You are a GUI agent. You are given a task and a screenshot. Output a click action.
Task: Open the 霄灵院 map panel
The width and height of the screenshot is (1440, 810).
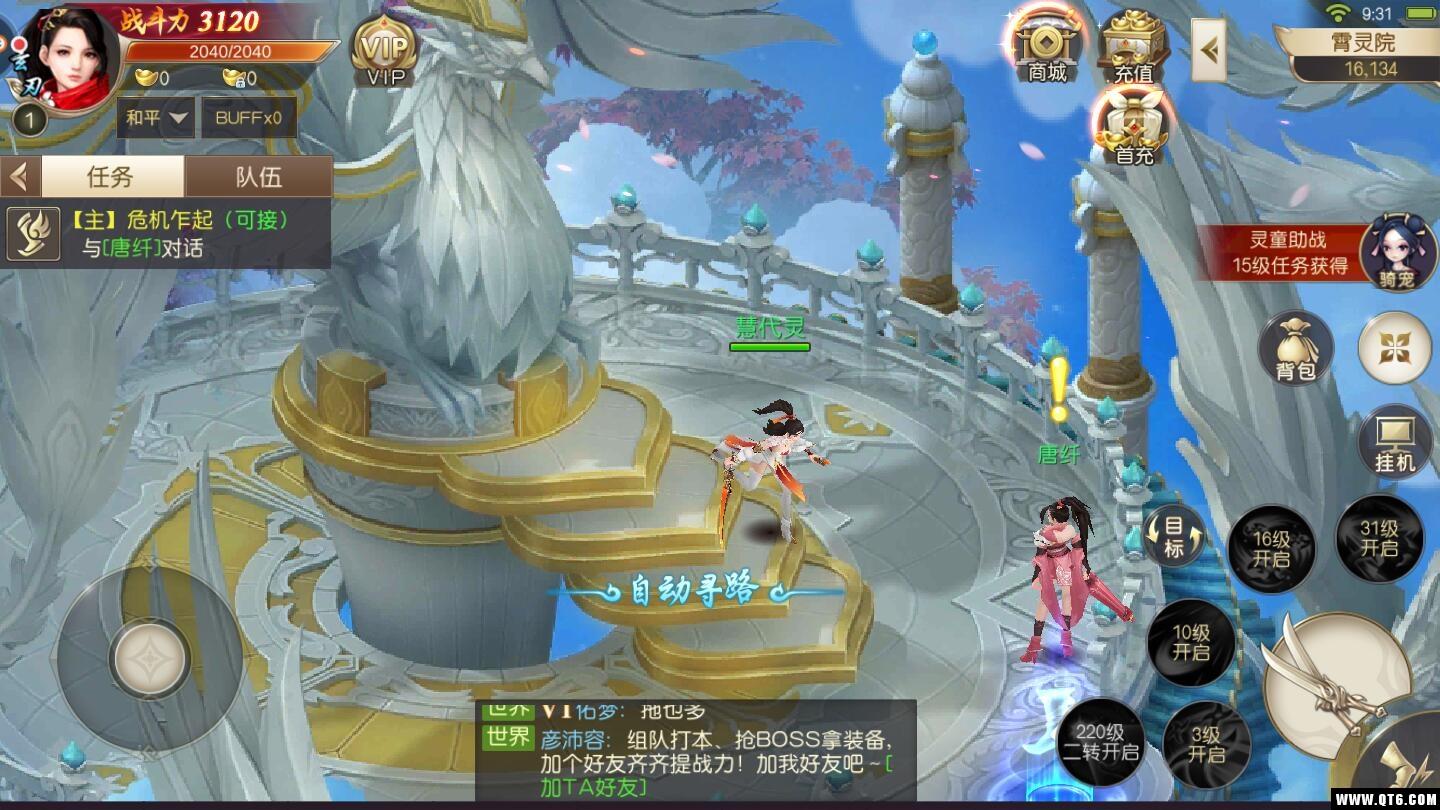pos(1362,54)
